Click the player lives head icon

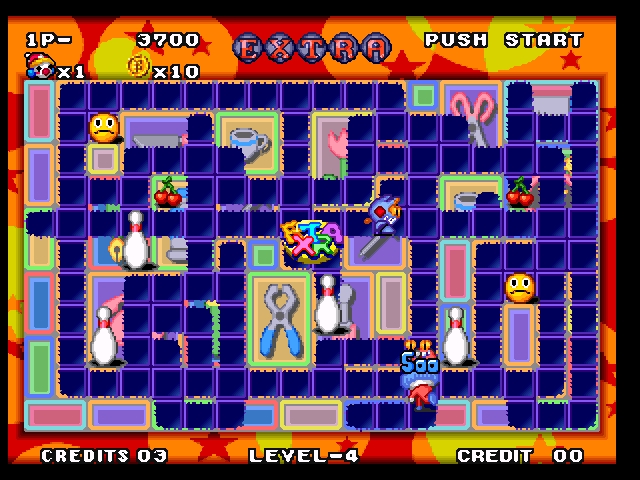click(x=40, y=67)
